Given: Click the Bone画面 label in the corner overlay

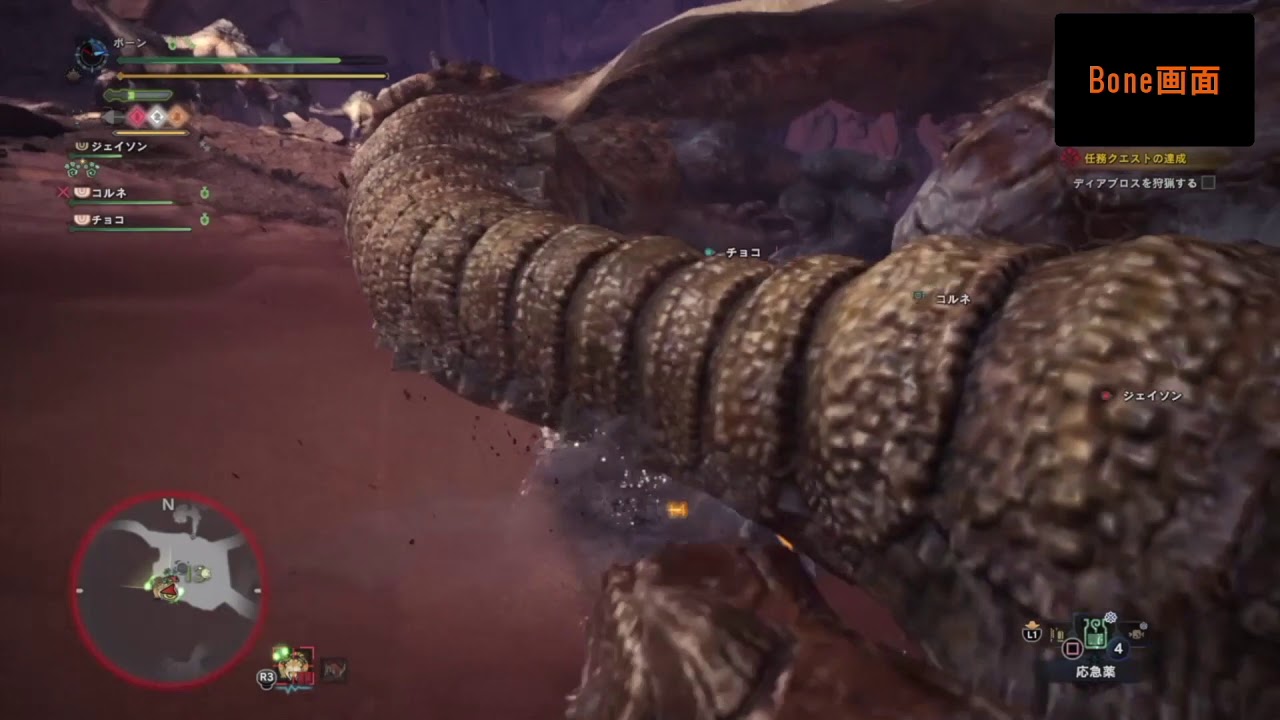Looking at the screenshot, I should pos(1154,80).
